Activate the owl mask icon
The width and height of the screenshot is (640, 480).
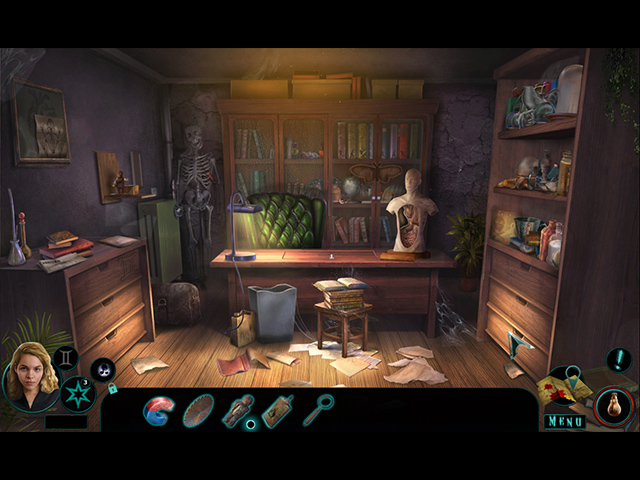pyautogui.click(x=103, y=369)
